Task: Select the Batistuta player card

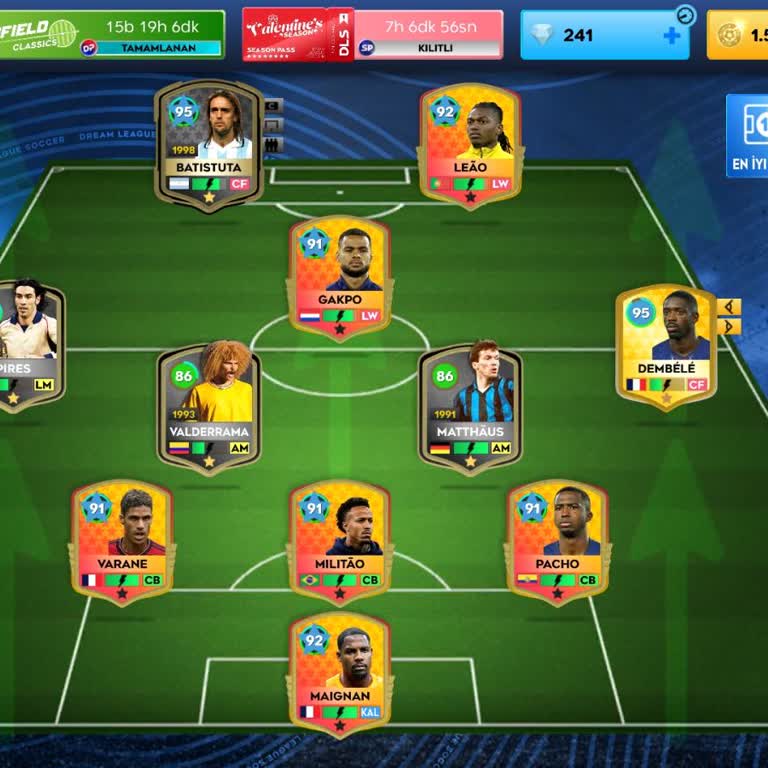Action: [208, 145]
